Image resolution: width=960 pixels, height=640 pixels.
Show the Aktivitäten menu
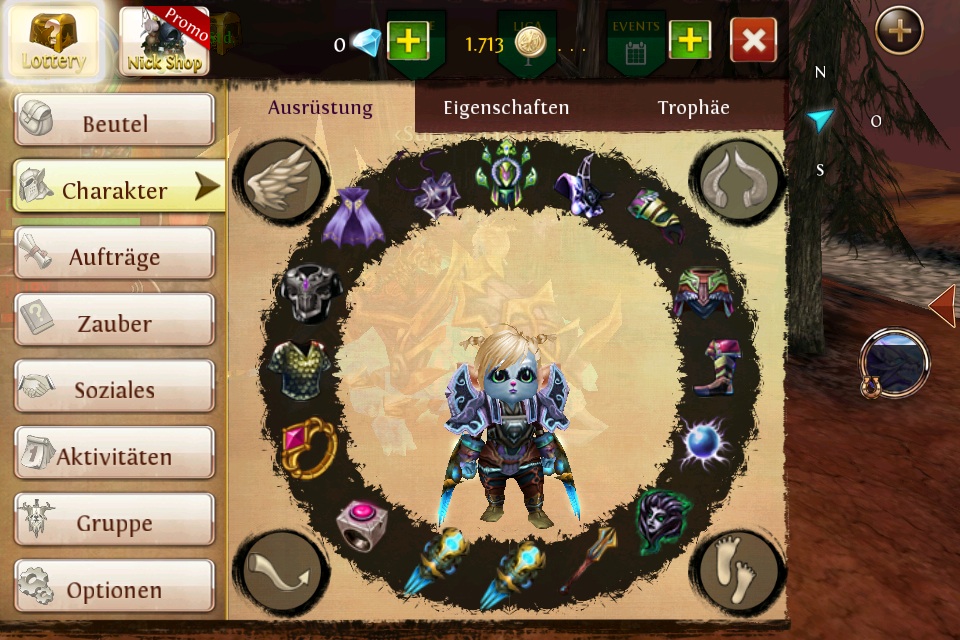pos(115,457)
